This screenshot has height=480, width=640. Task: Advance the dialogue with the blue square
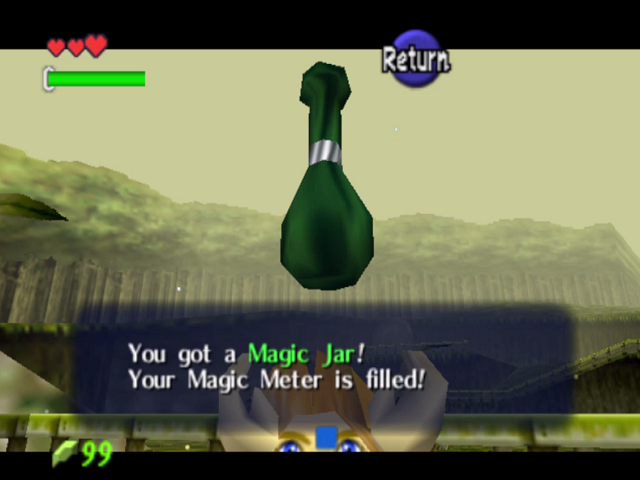[x=326, y=437]
